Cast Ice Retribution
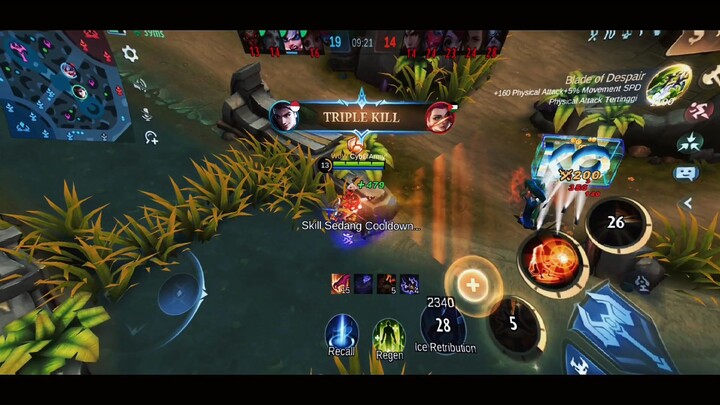This screenshot has width=720, height=405. point(442,325)
